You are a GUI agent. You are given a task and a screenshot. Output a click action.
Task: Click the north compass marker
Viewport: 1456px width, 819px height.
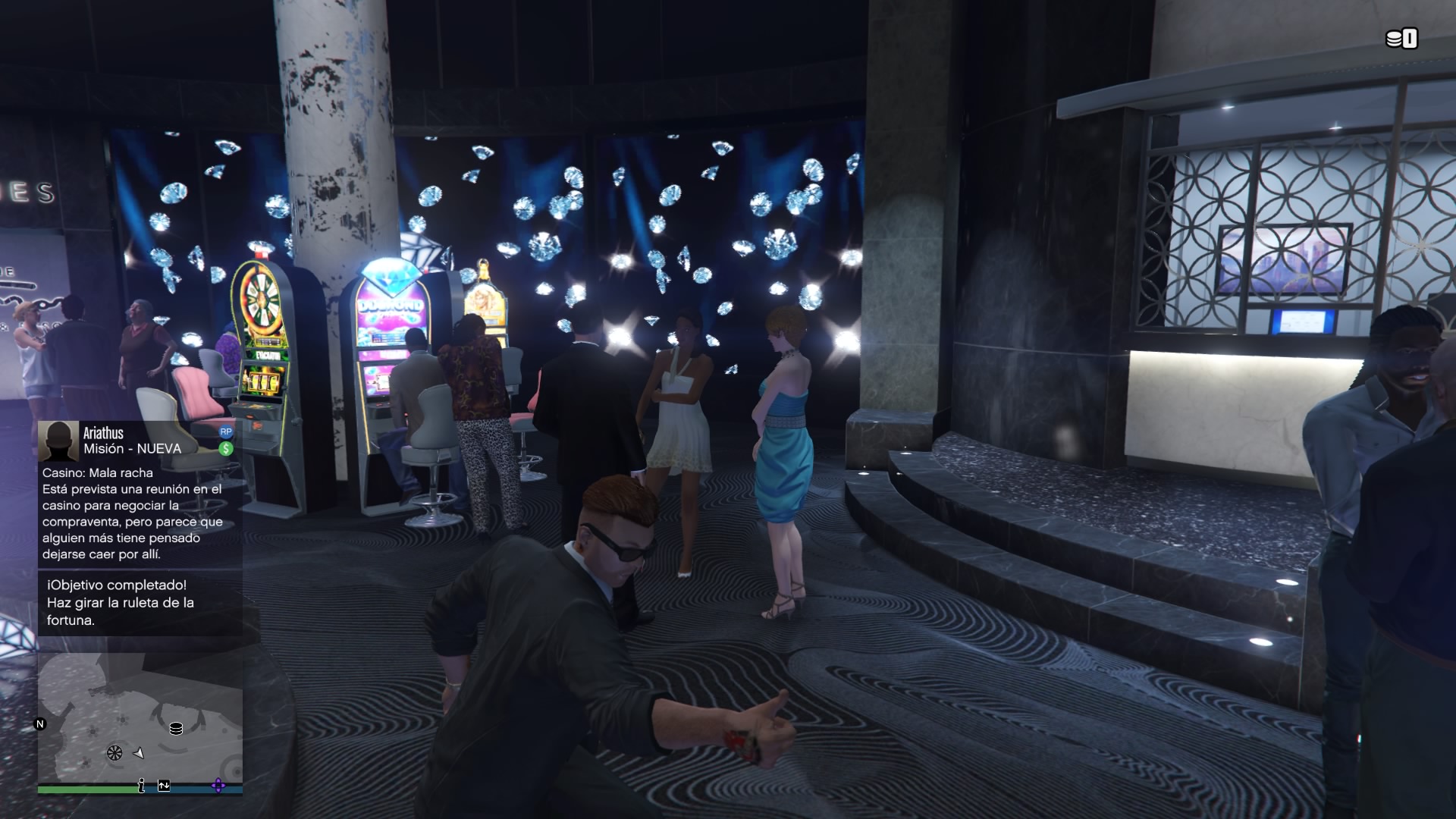40,724
